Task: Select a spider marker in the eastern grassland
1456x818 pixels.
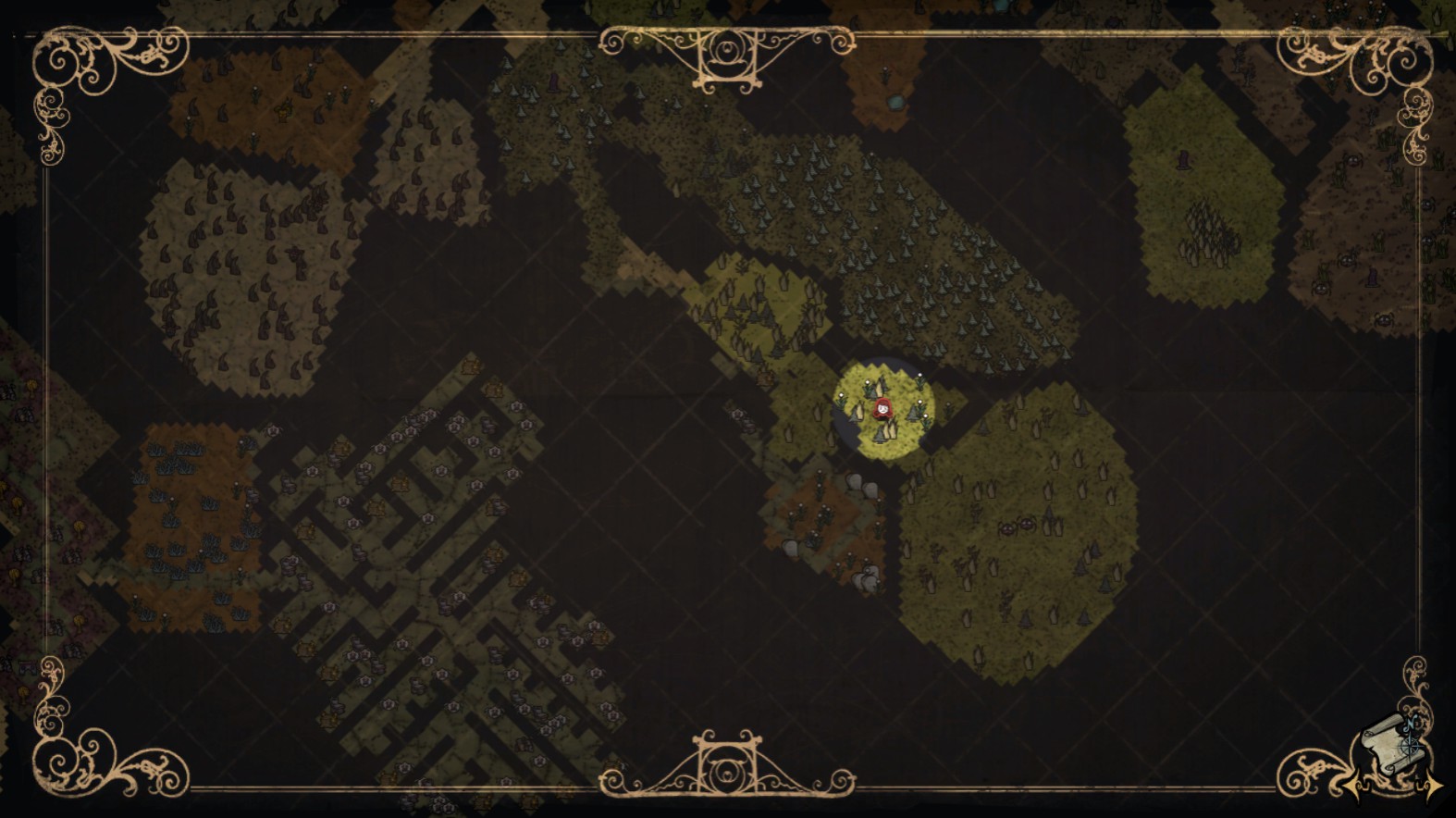Action: pyautogui.click(x=1007, y=527)
